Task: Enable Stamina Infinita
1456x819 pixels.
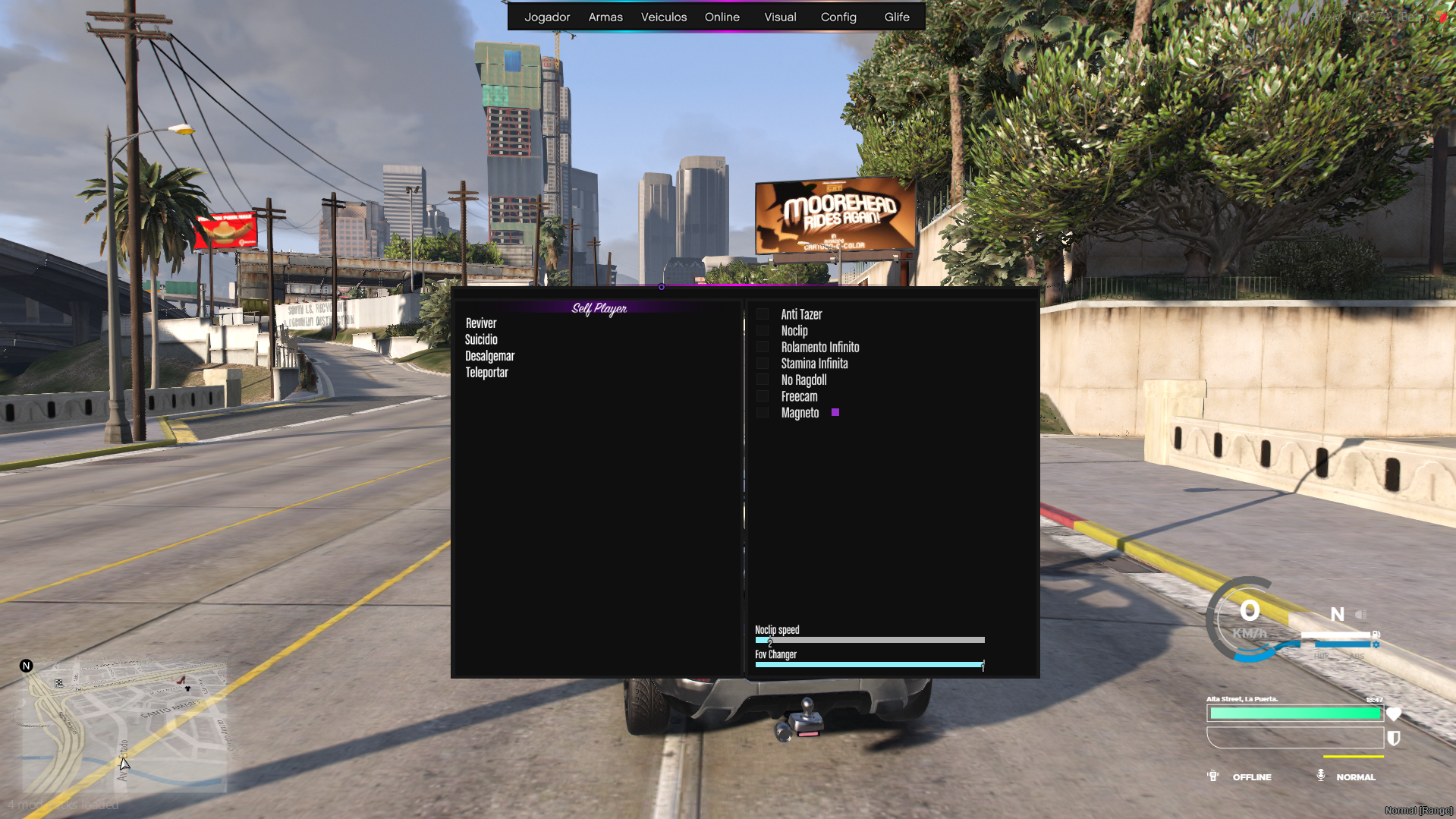Action: pyautogui.click(x=763, y=363)
